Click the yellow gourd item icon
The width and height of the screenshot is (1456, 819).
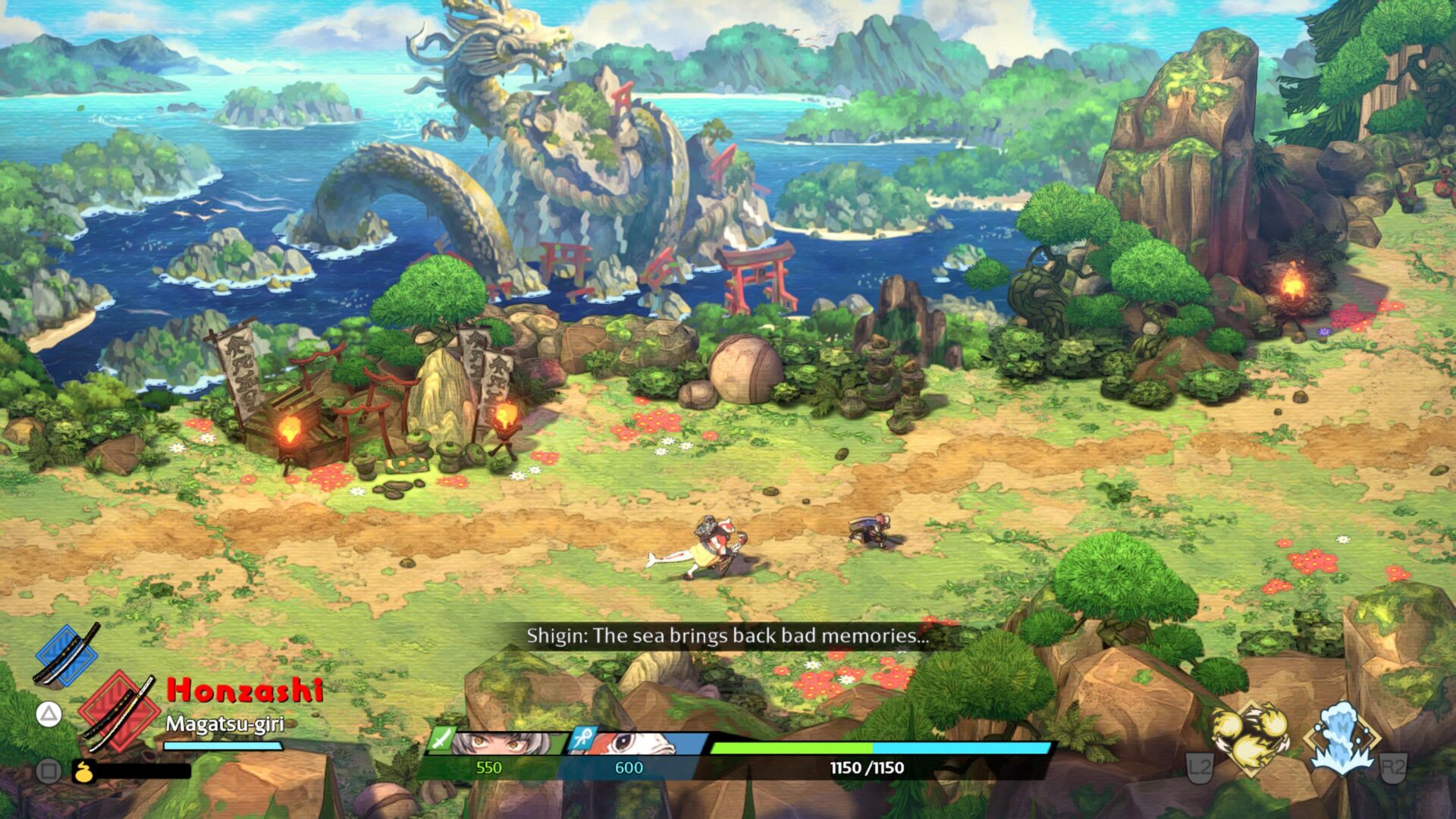point(83,772)
